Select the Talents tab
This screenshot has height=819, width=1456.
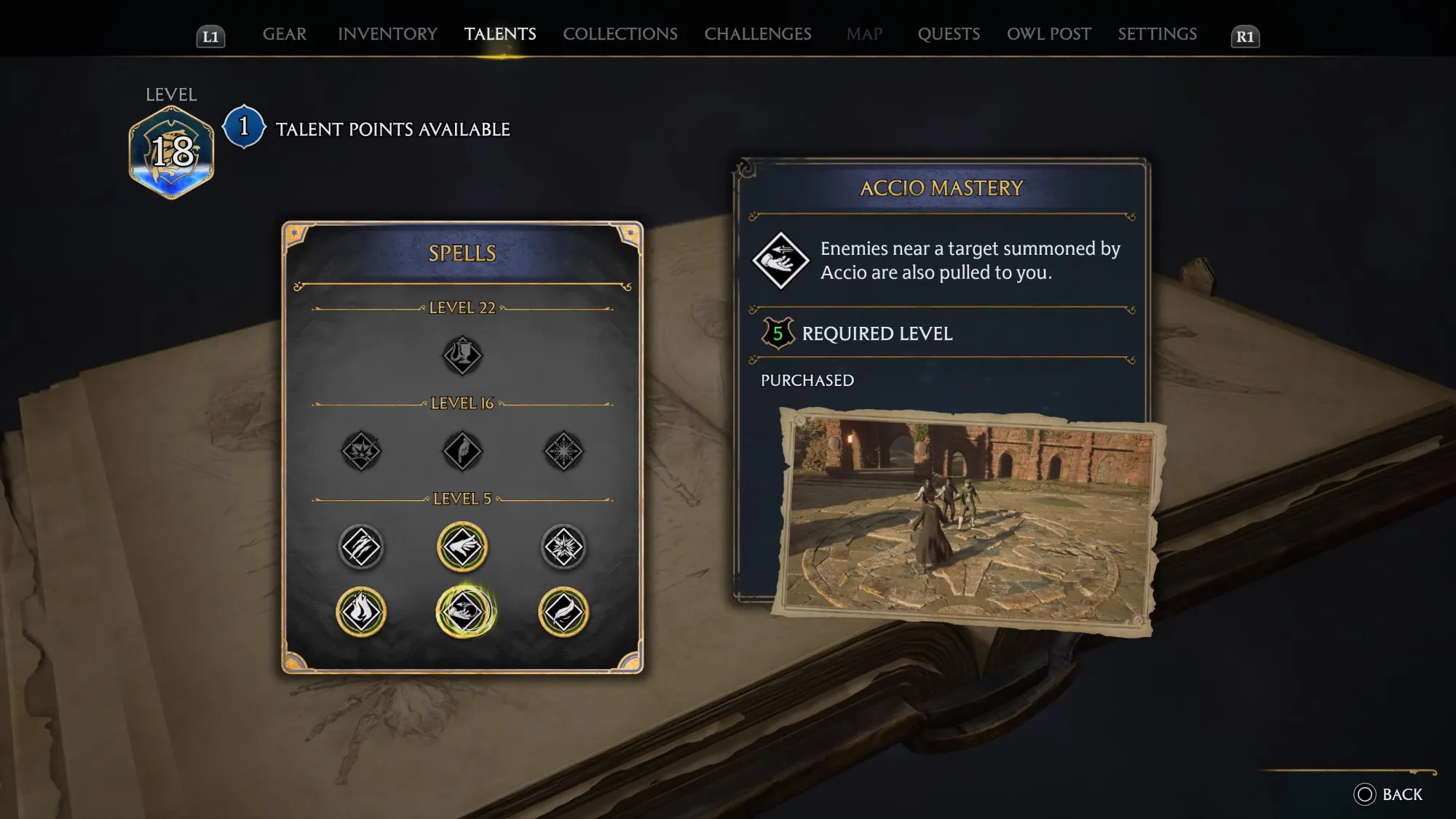tap(500, 34)
